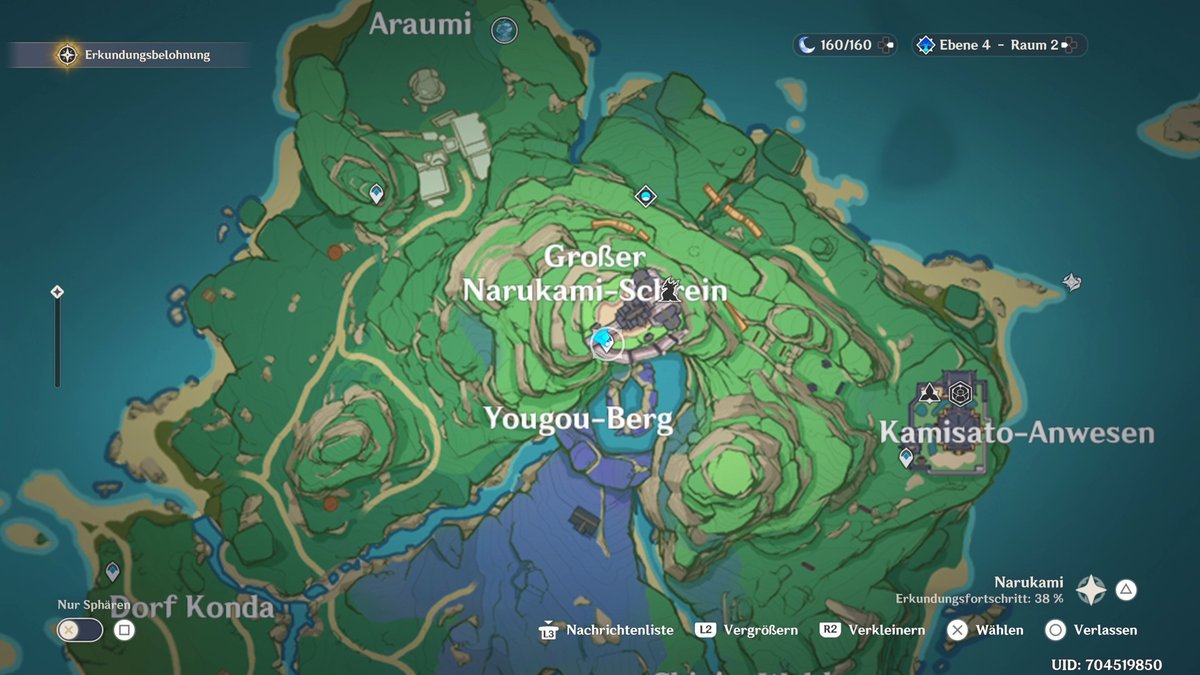Open the Narukami region compass star icon
The height and width of the screenshot is (675, 1200).
(1090, 590)
